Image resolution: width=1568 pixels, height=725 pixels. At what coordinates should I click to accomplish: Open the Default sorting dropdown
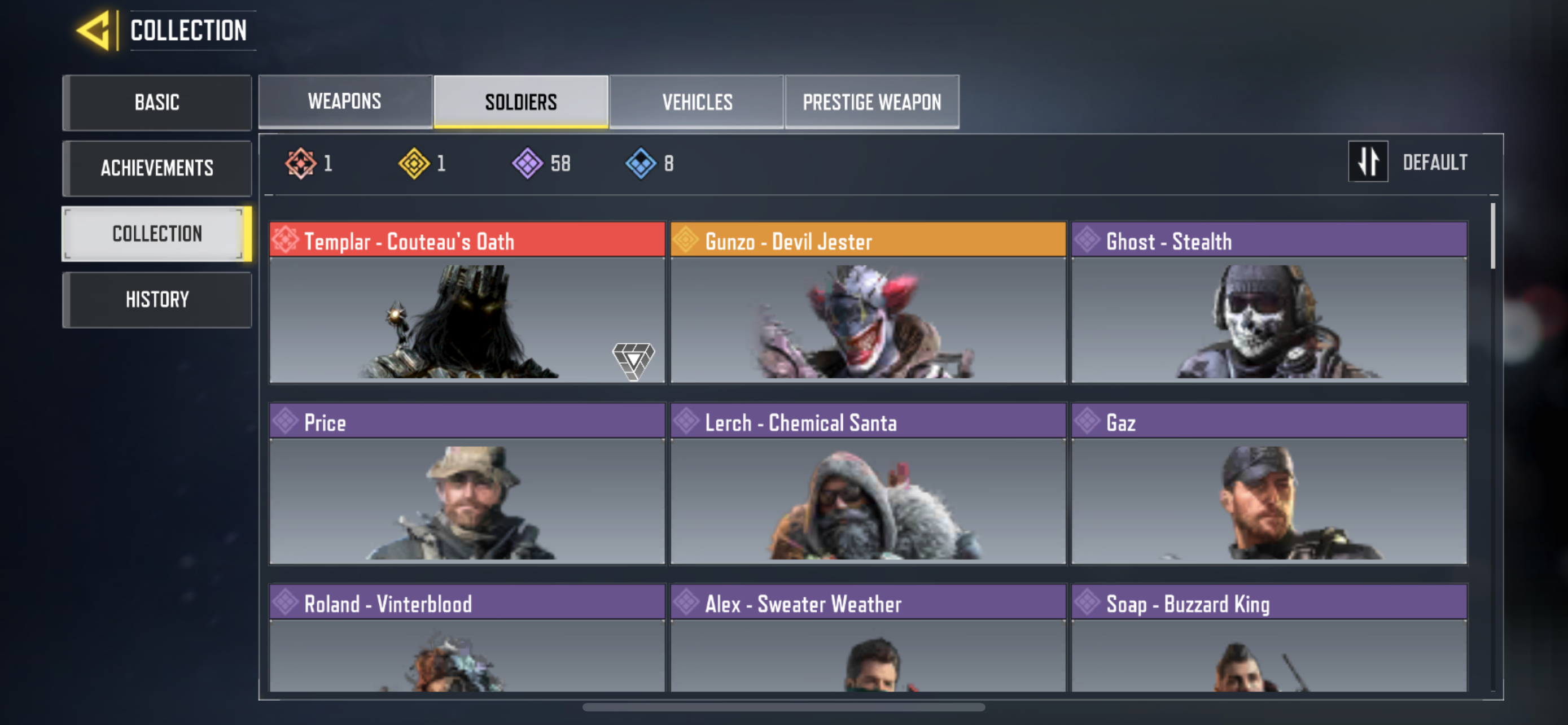click(1436, 161)
